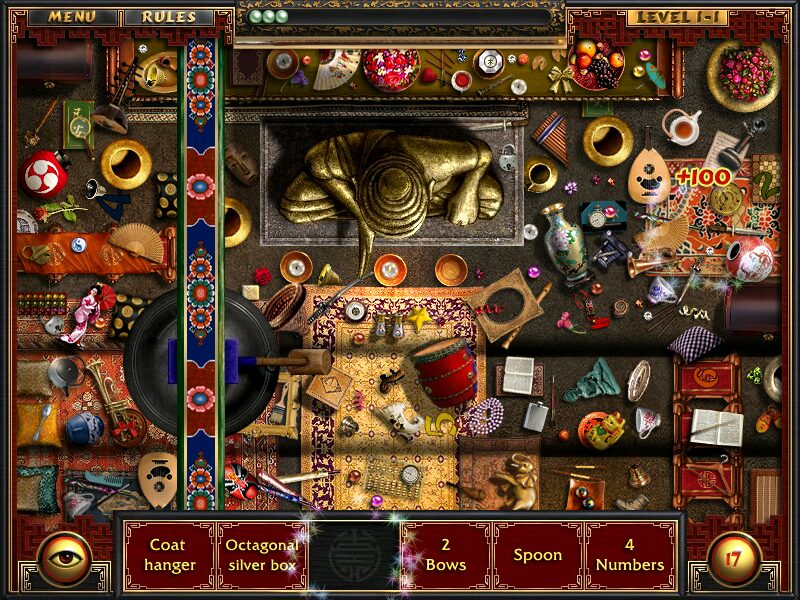Select the Coat hanger list entry

click(x=170, y=555)
